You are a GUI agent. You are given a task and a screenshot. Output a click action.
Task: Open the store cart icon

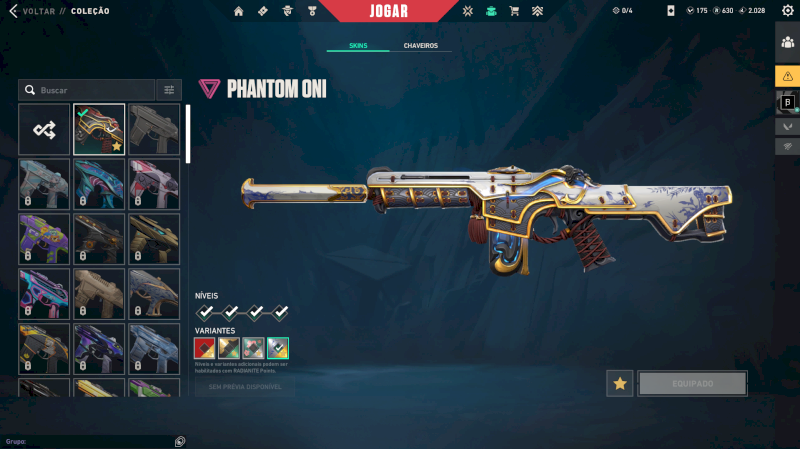514,11
